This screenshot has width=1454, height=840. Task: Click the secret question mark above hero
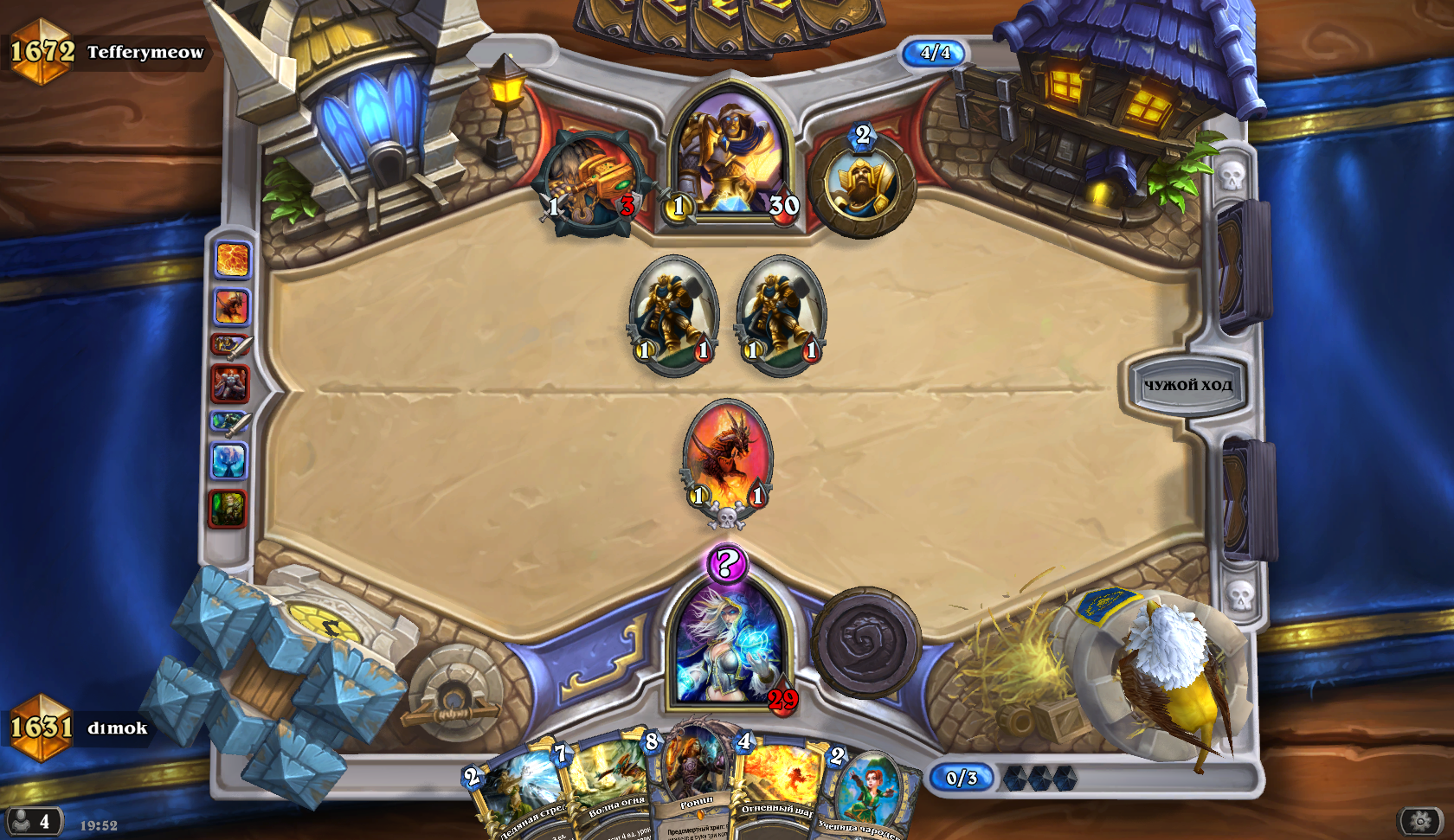click(726, 564)
